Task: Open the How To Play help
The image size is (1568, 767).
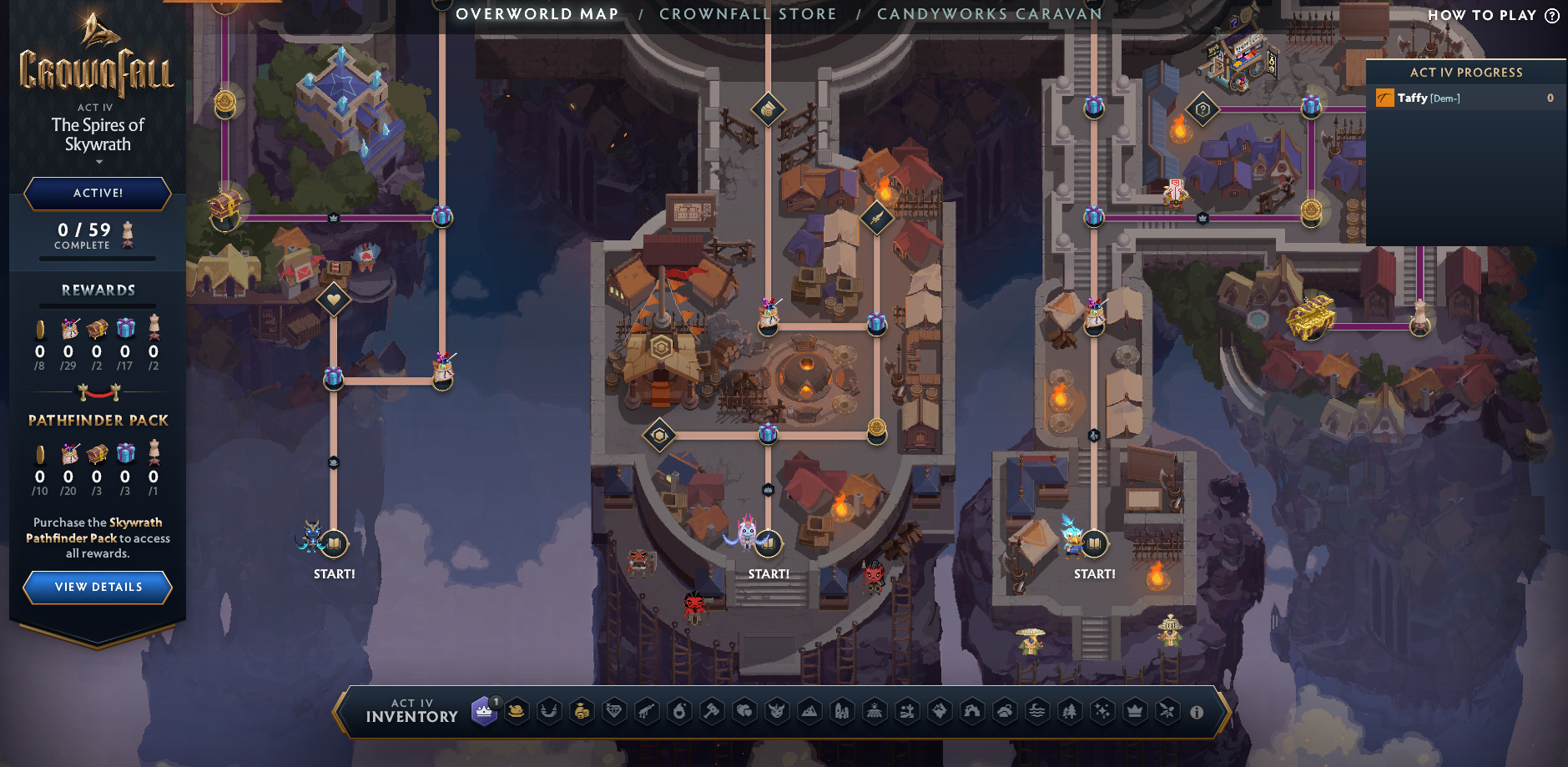Action: (x=1492, y=15)
